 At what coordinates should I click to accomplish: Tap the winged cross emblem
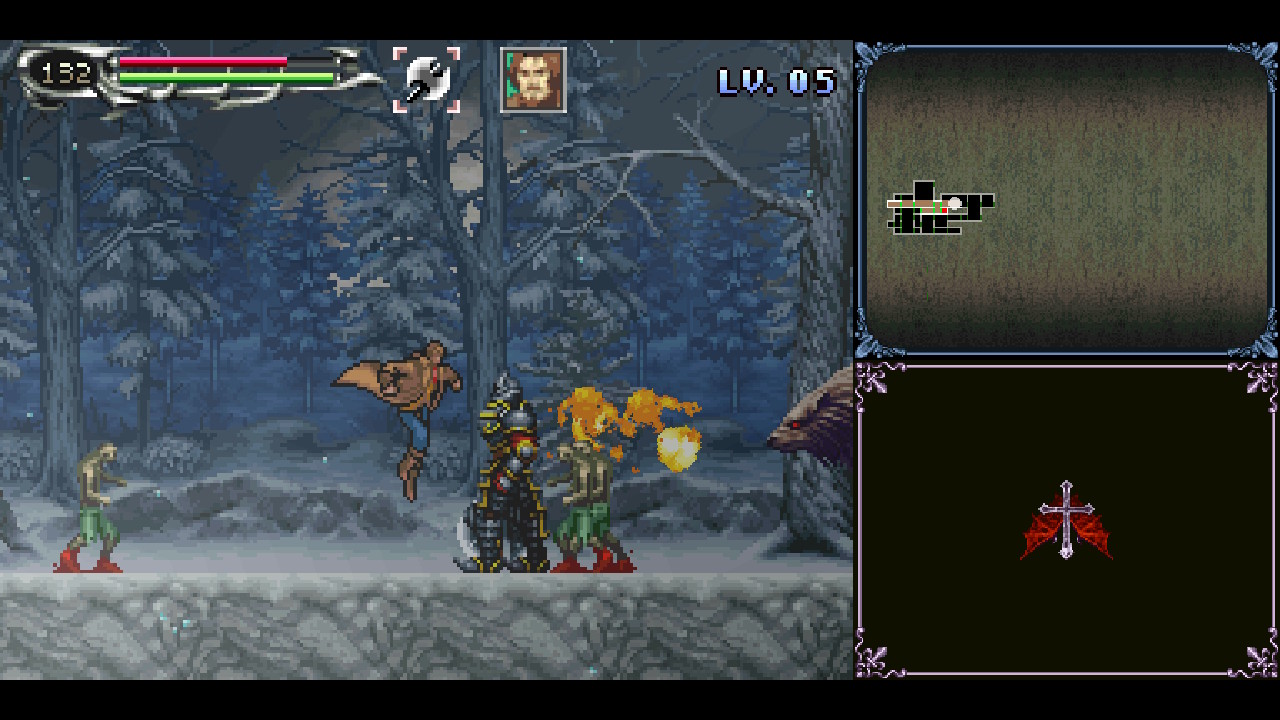tap(1066, 521)
